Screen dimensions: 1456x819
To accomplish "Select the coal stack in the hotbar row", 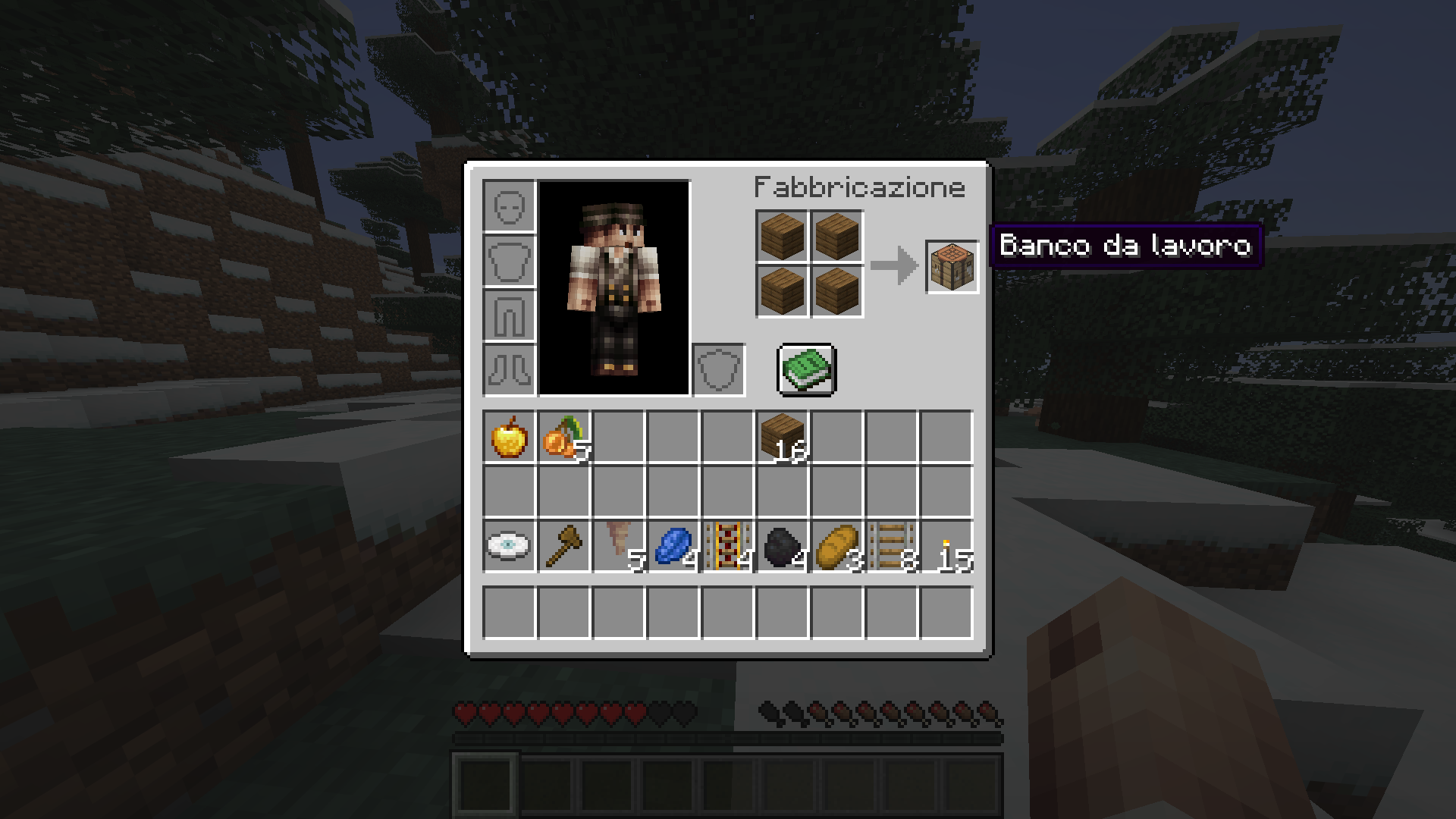I will [781, 544].
